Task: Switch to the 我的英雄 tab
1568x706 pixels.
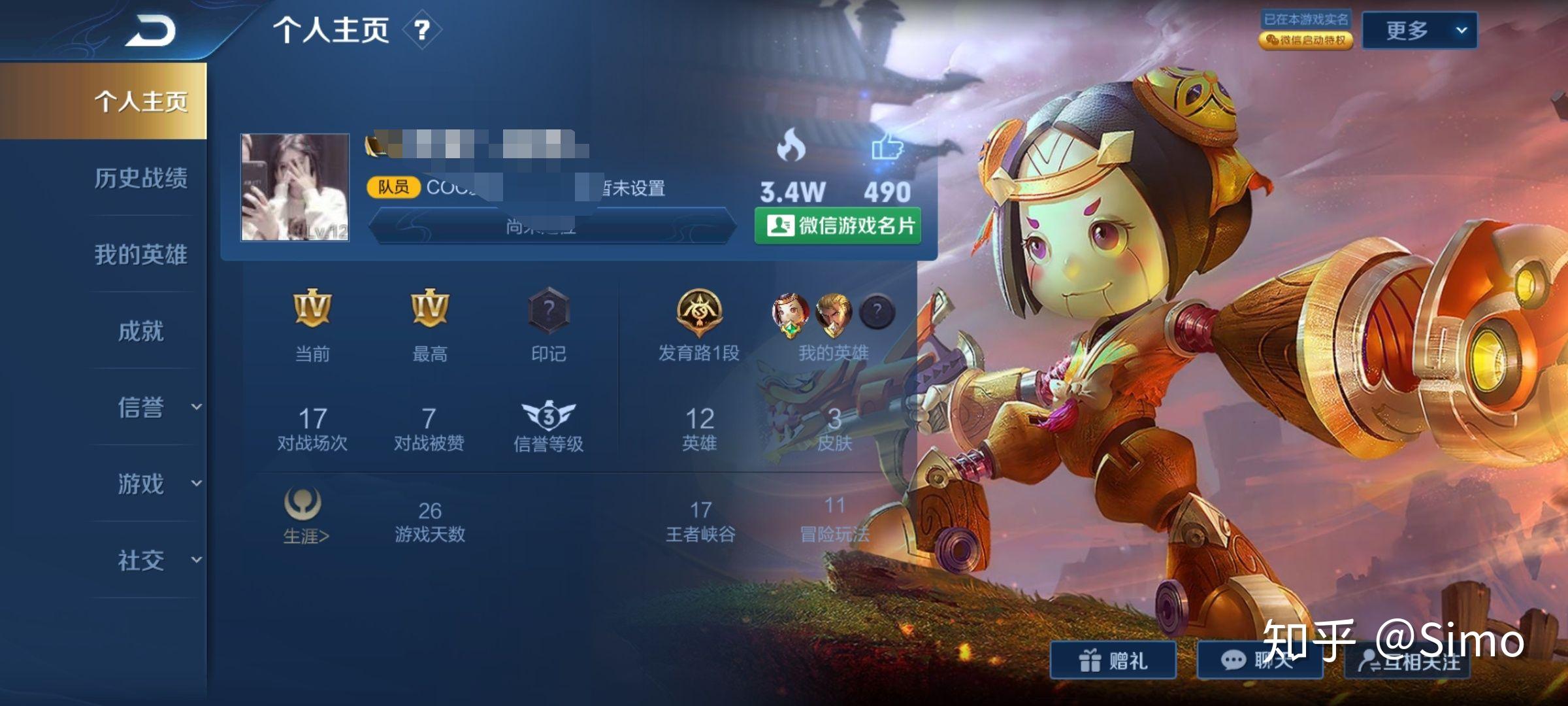Action: pos(140,254)
